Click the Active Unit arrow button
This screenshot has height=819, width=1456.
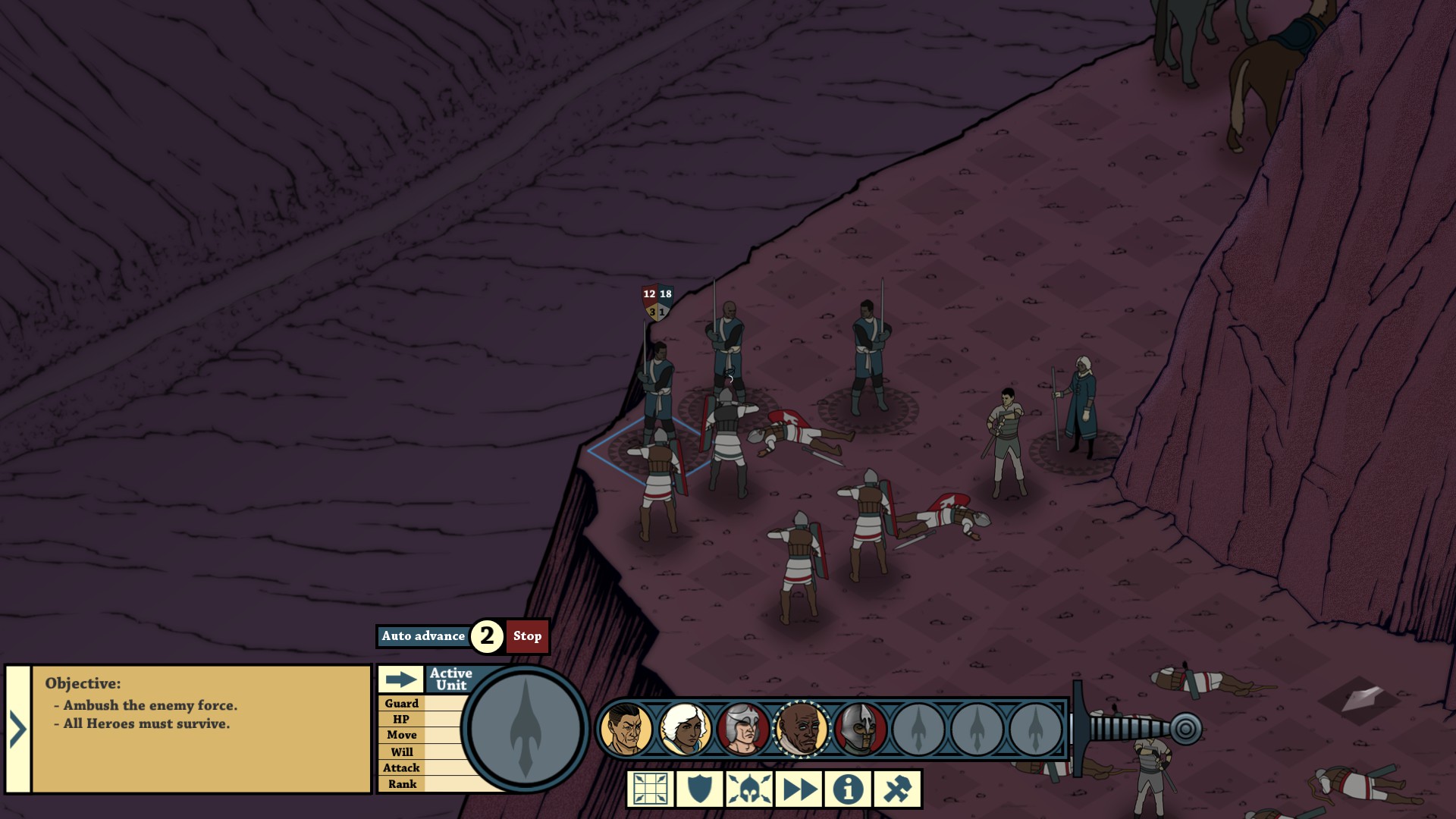[400, 679]
